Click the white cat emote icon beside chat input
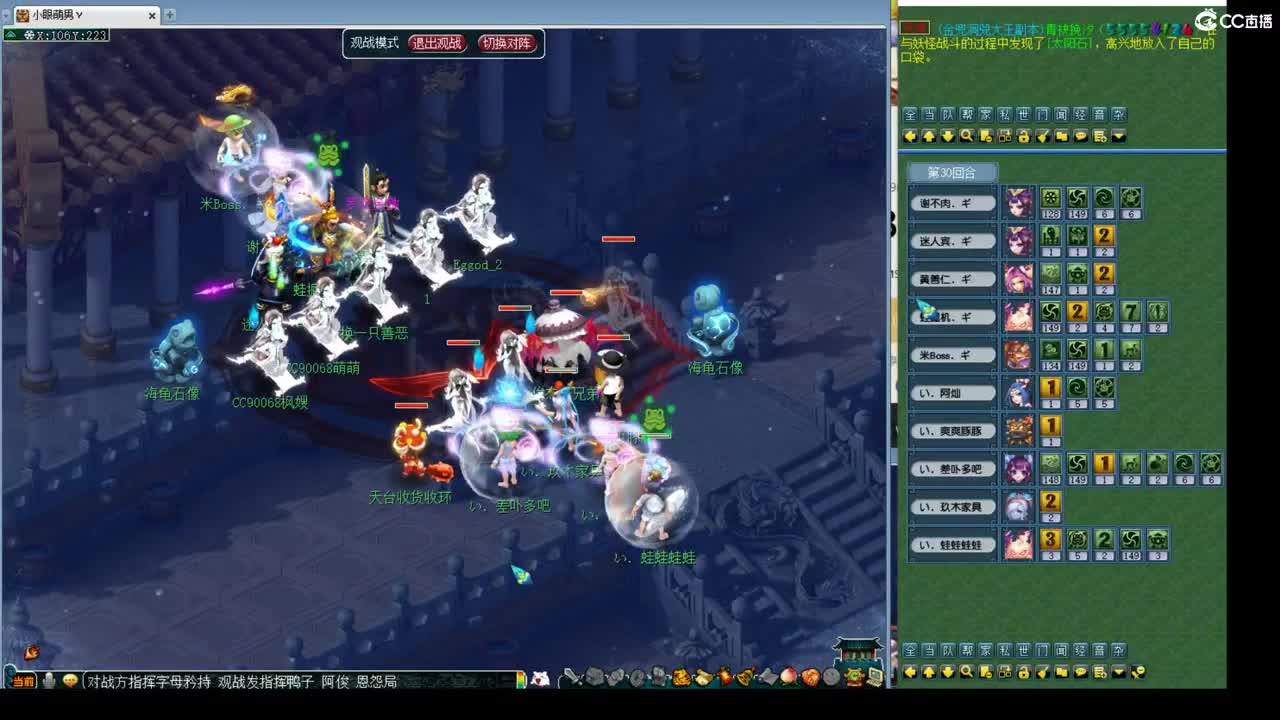The image size is (1280, 720). [540, 680]
